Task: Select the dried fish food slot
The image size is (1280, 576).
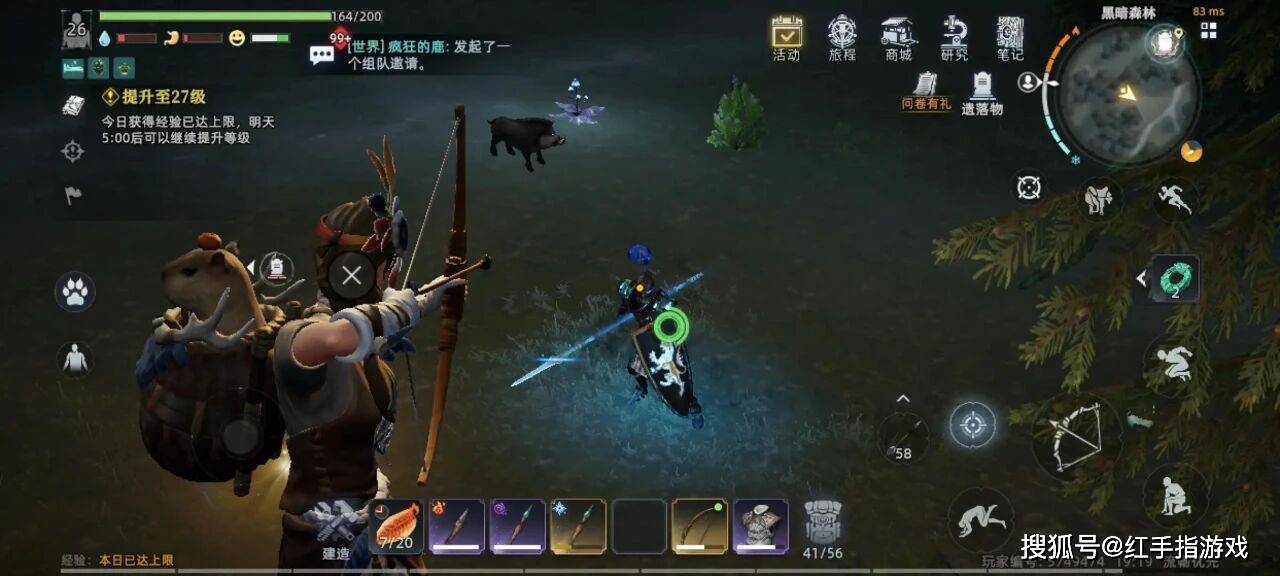Action: coord(396,526)
